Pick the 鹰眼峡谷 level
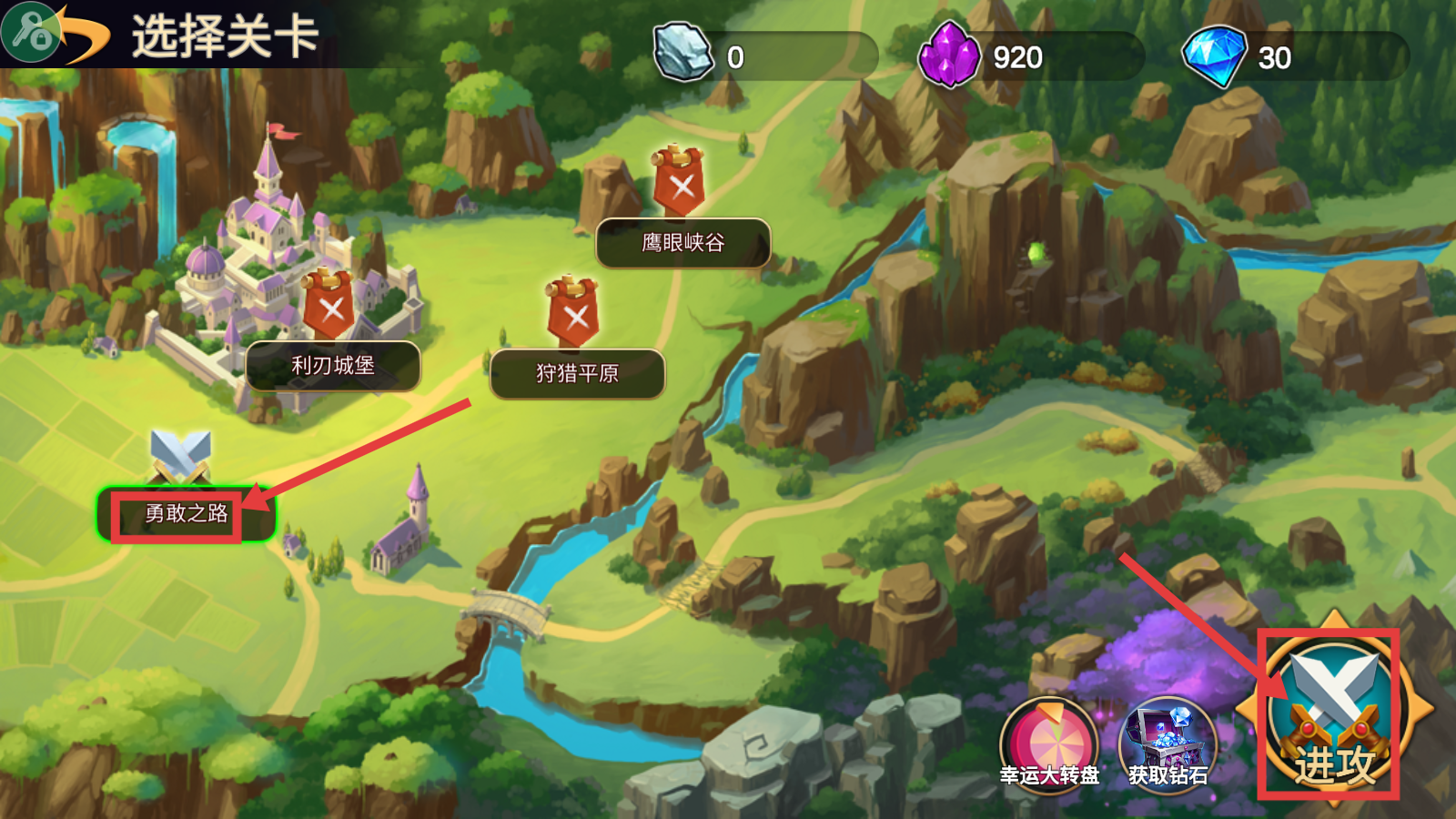Screen dimensions: 1456x819 (682, 243)
